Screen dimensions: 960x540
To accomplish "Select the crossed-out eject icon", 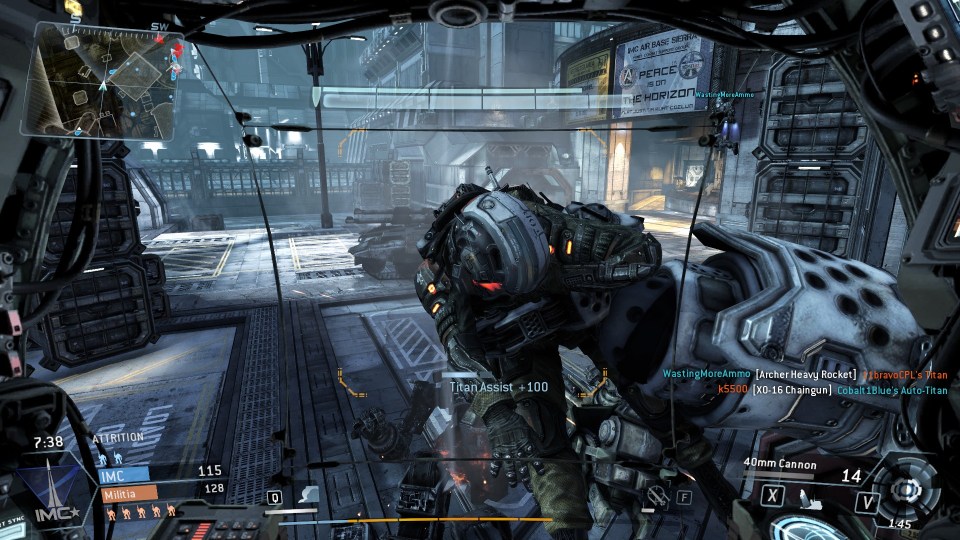I will [657, 494].
